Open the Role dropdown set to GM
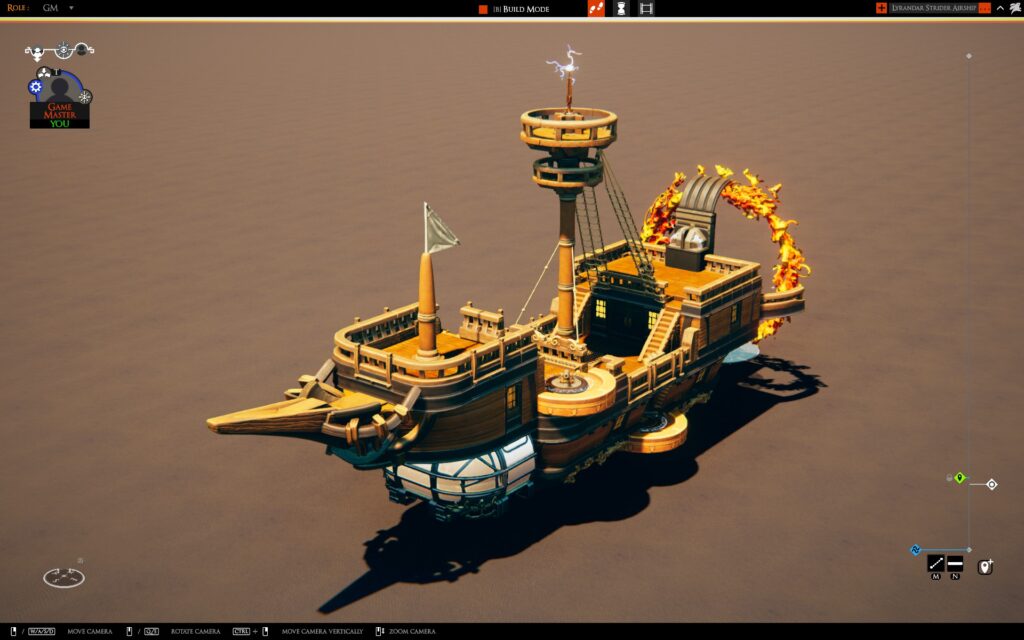Viewport: 1024px width, 640px height. tap(71, 8)
